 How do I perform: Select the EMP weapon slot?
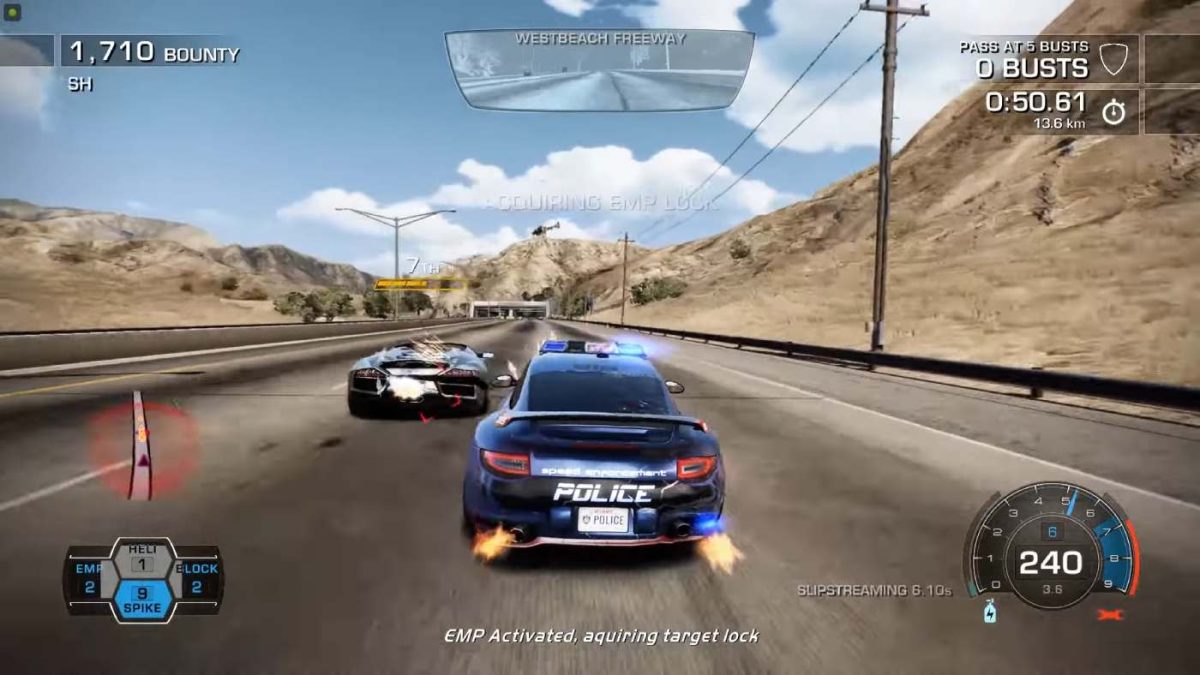coord(88,579)
